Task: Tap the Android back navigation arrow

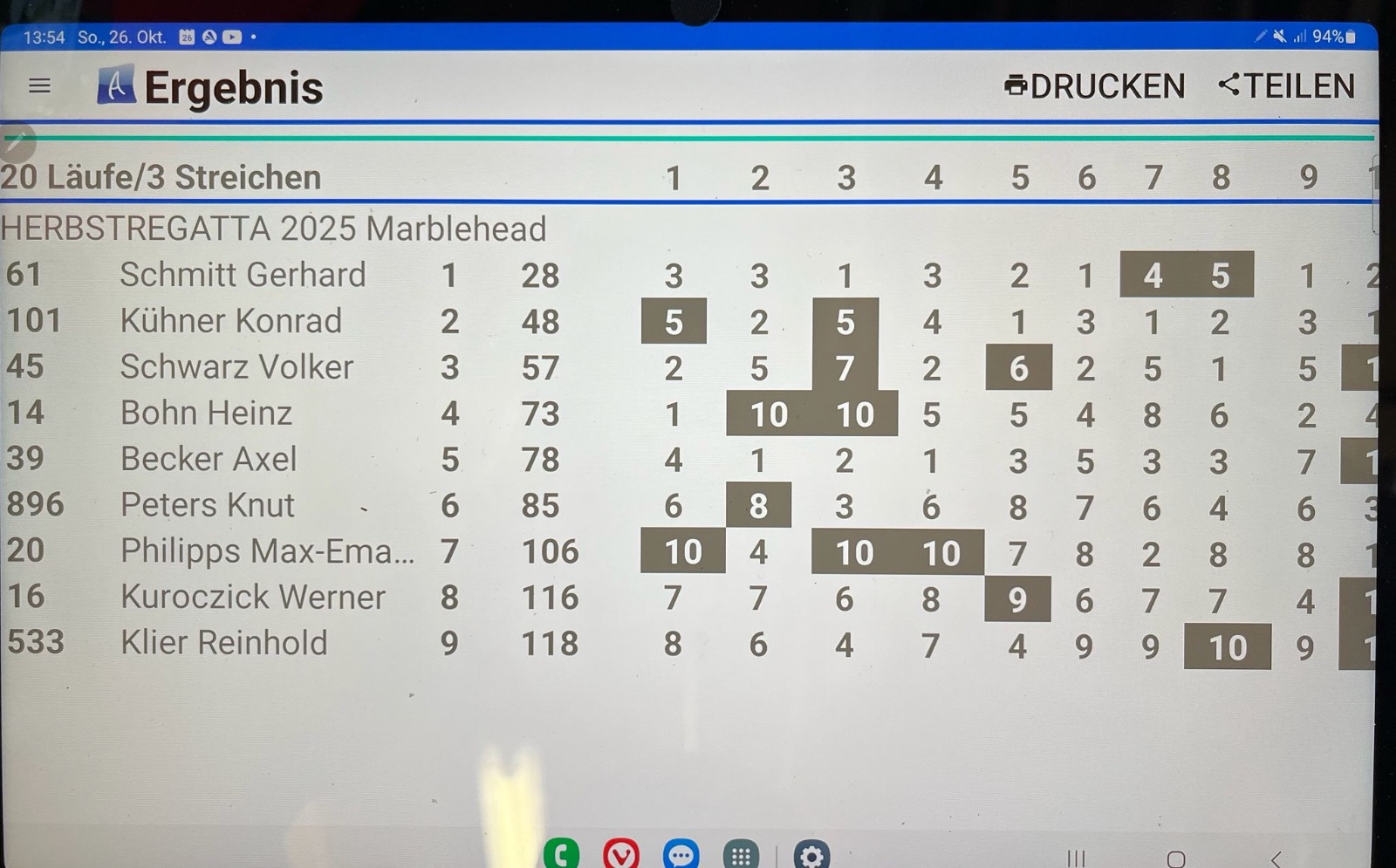Action: pos(1276,859)
